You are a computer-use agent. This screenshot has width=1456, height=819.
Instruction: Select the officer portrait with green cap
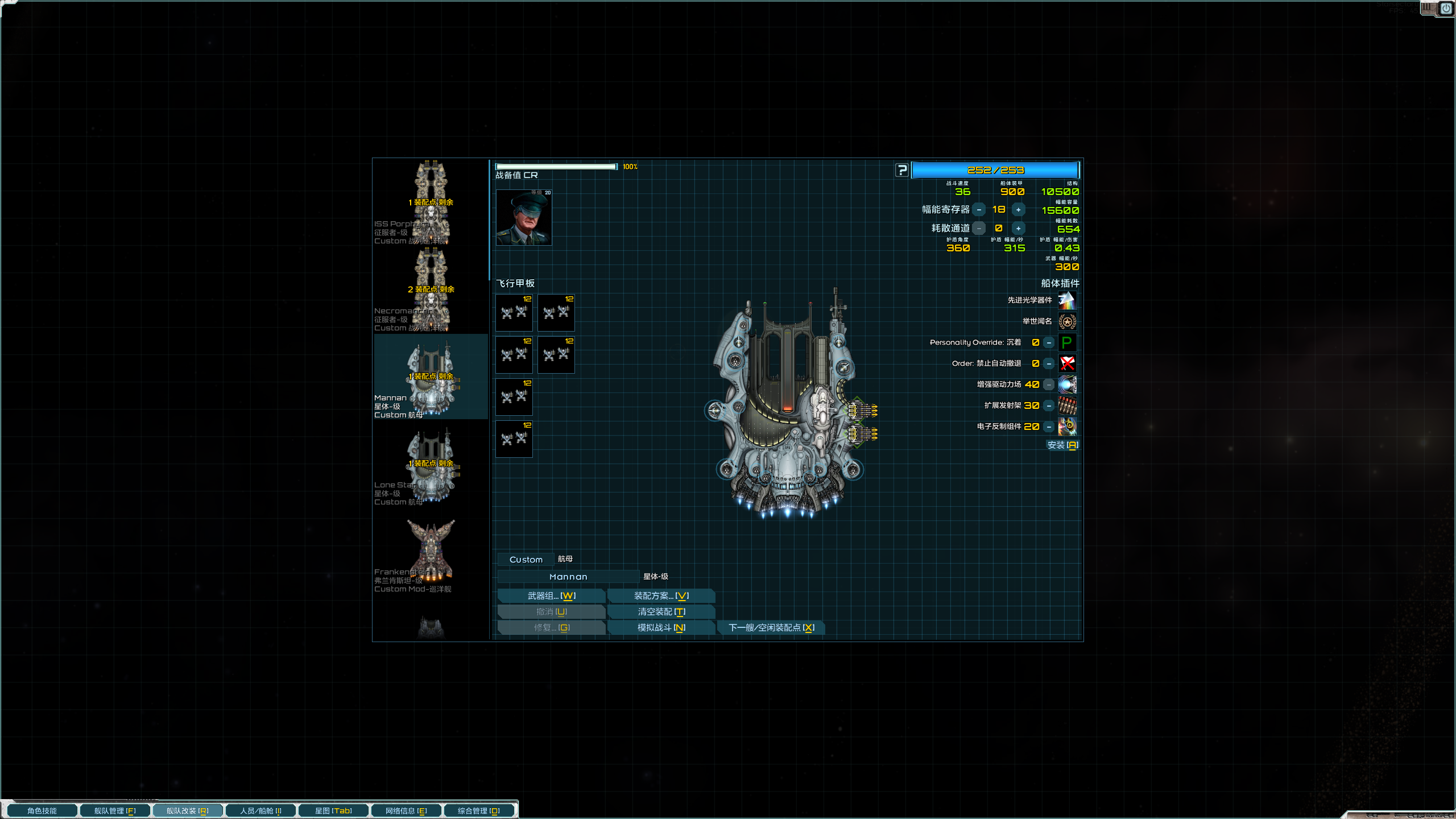click(523, 217)
